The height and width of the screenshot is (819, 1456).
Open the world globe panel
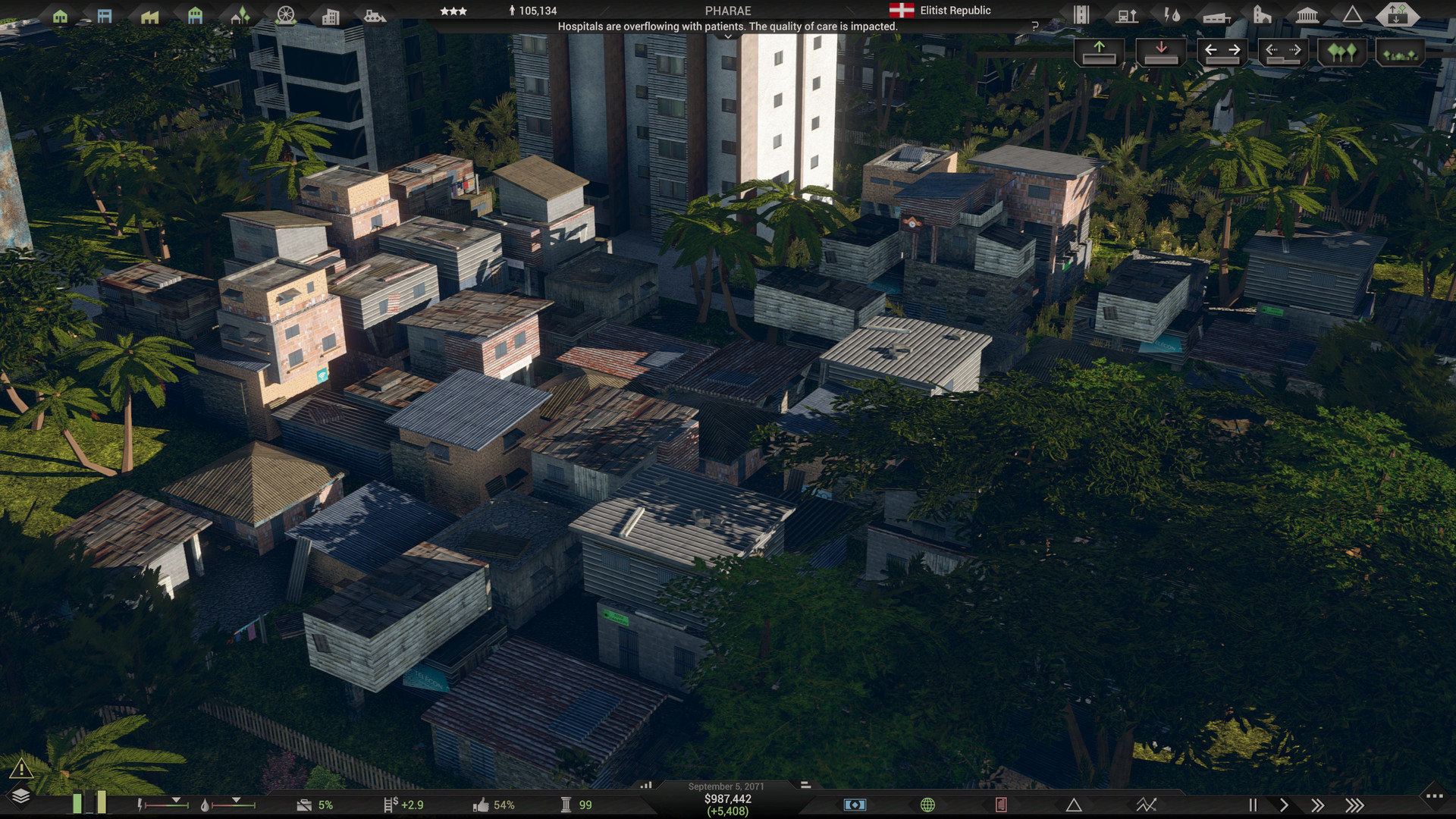(x=928, y=805)
